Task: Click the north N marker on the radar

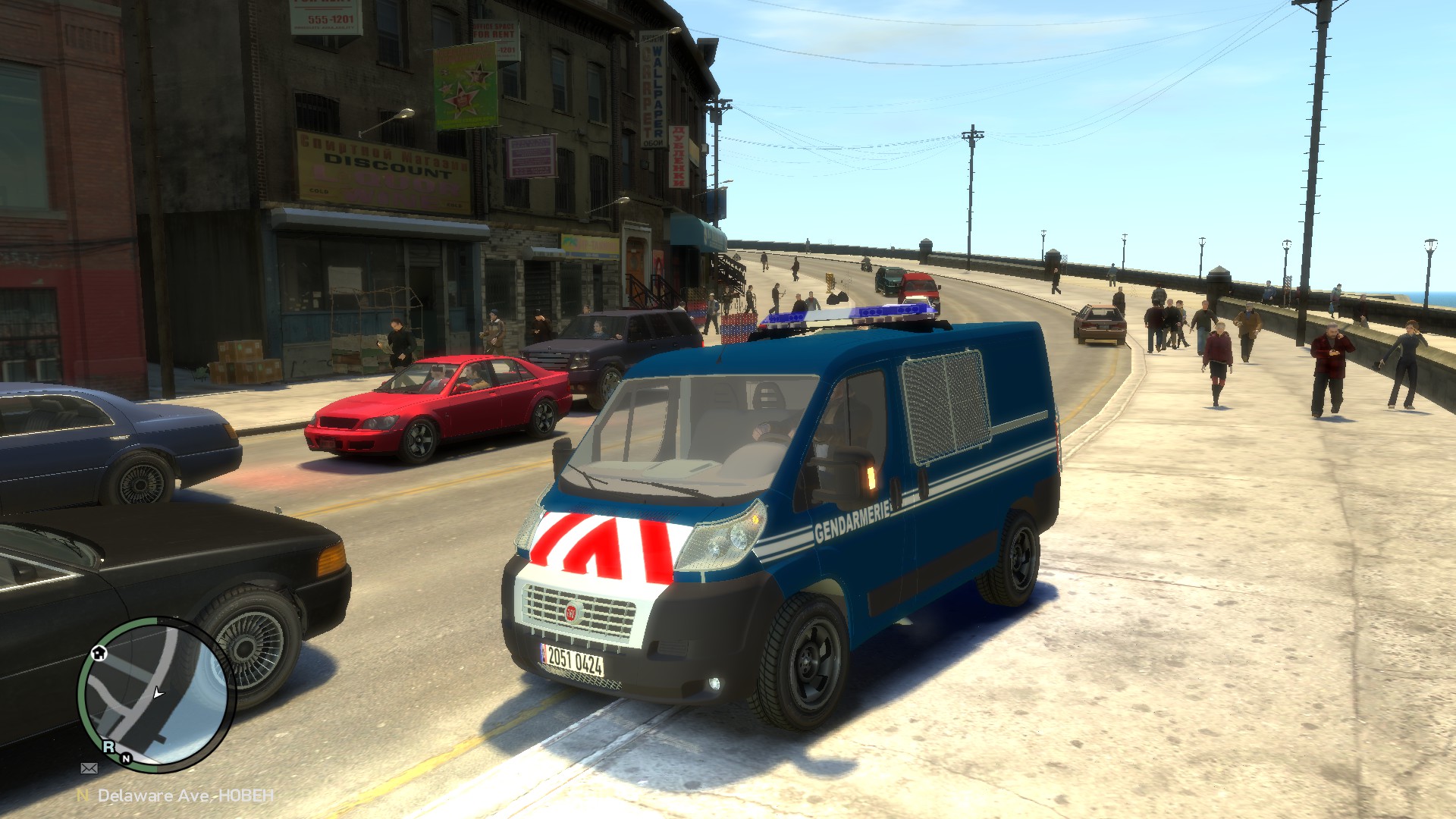Action: point(126,758)
